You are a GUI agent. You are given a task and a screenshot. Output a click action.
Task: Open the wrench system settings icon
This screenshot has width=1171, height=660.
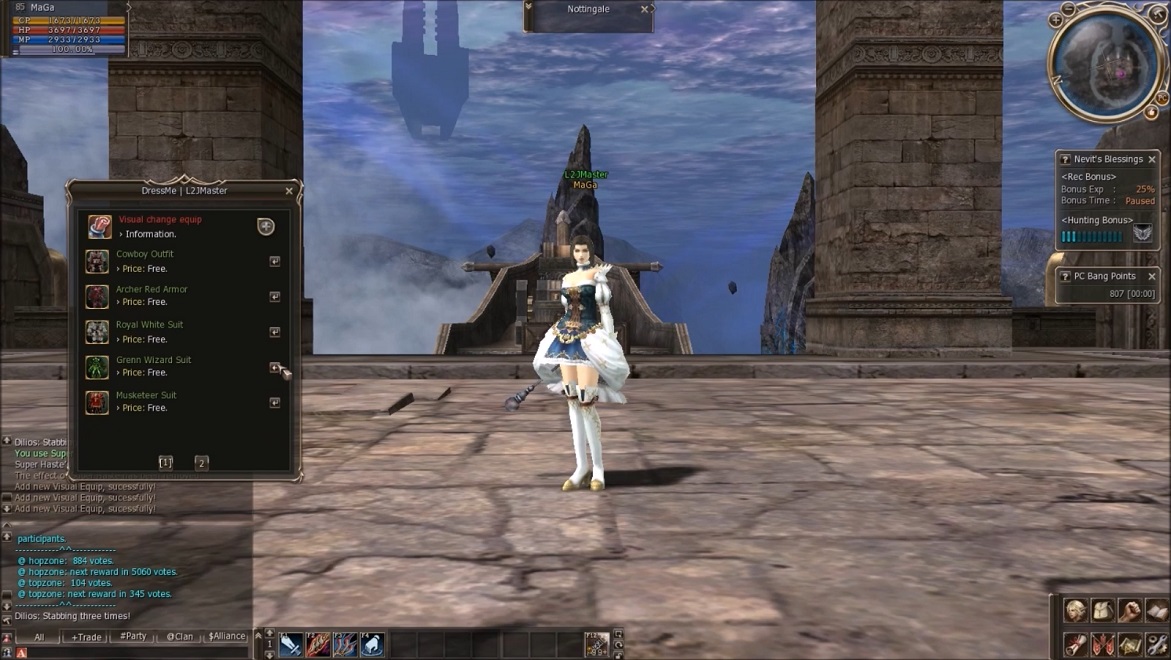[1156, 644]
